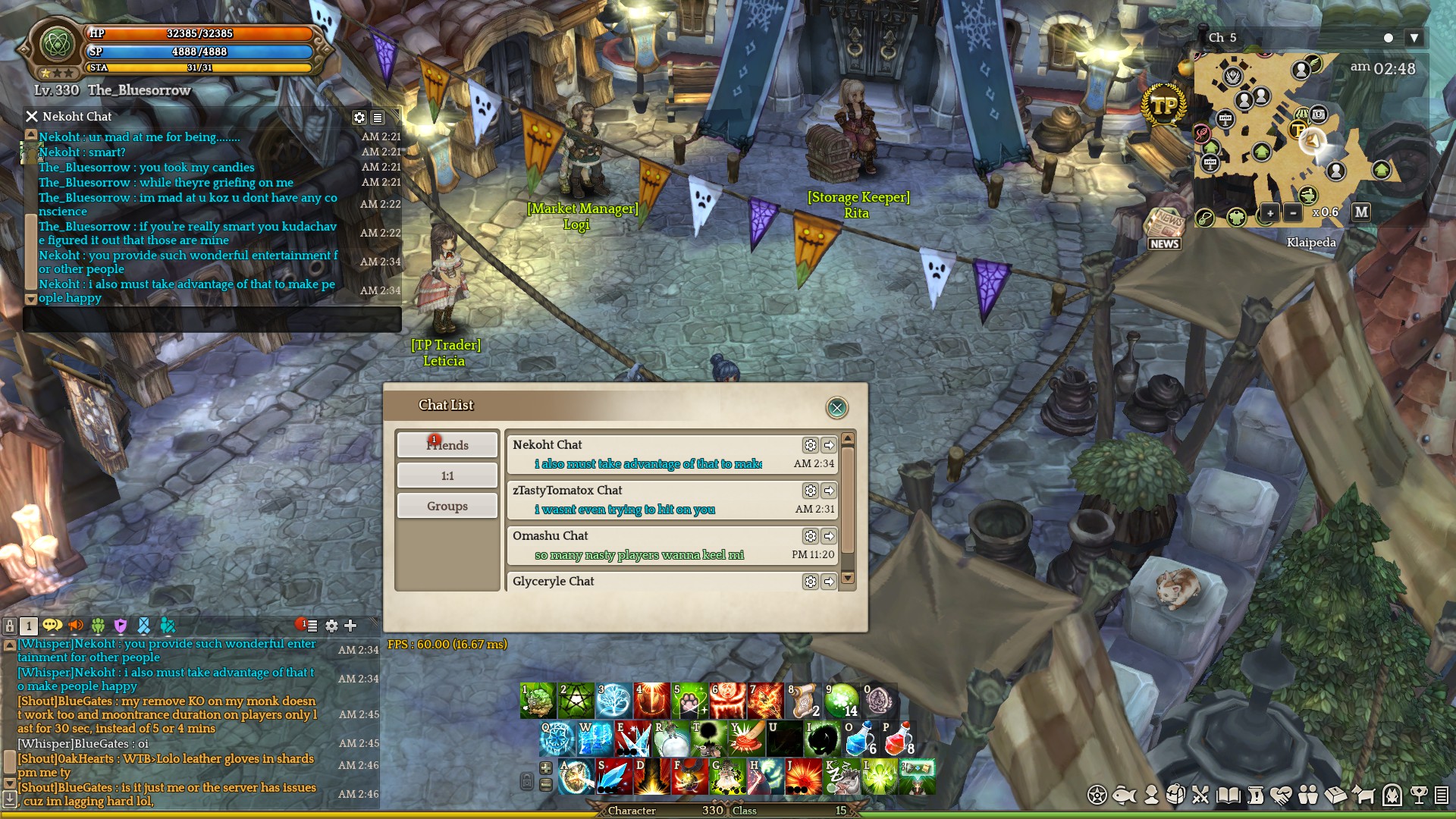Image resolution: width=1456 pixels, height=819 pixels.
Task: Open the main chat gear settings
Action: pos(331,626)
